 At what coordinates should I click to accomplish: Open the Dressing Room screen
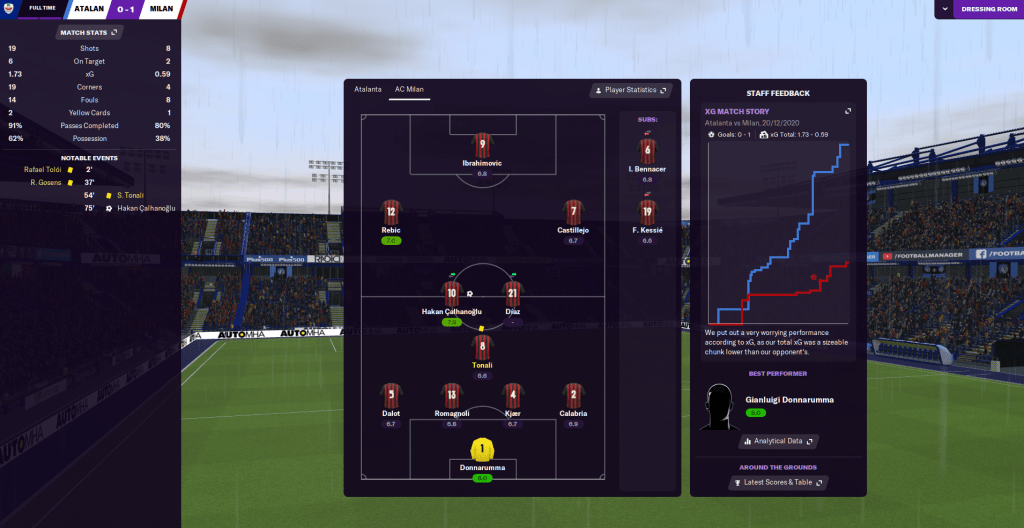(988, 9)
